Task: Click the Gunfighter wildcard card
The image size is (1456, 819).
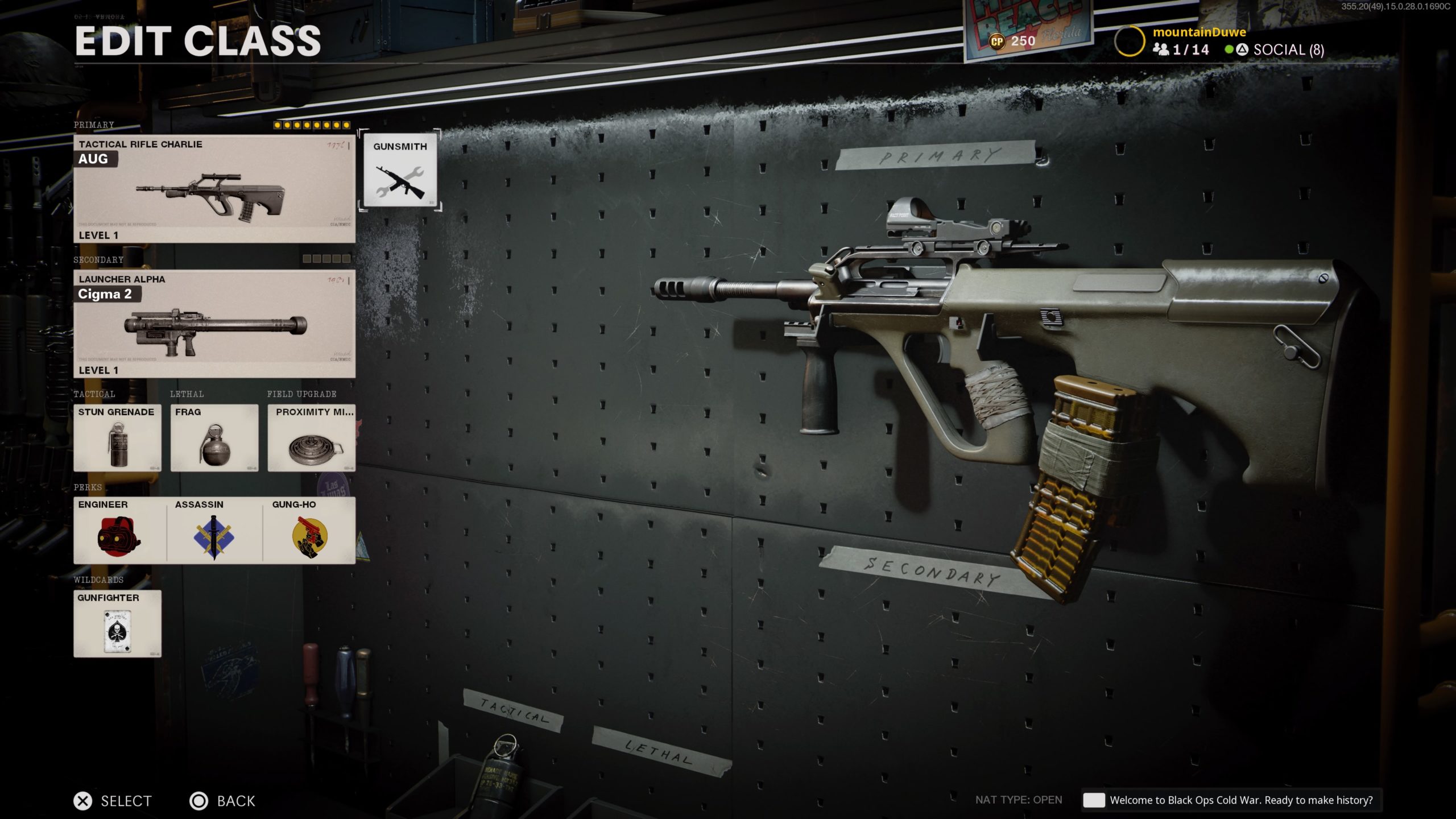Action: pyautogui.click(x=118, y=626)
